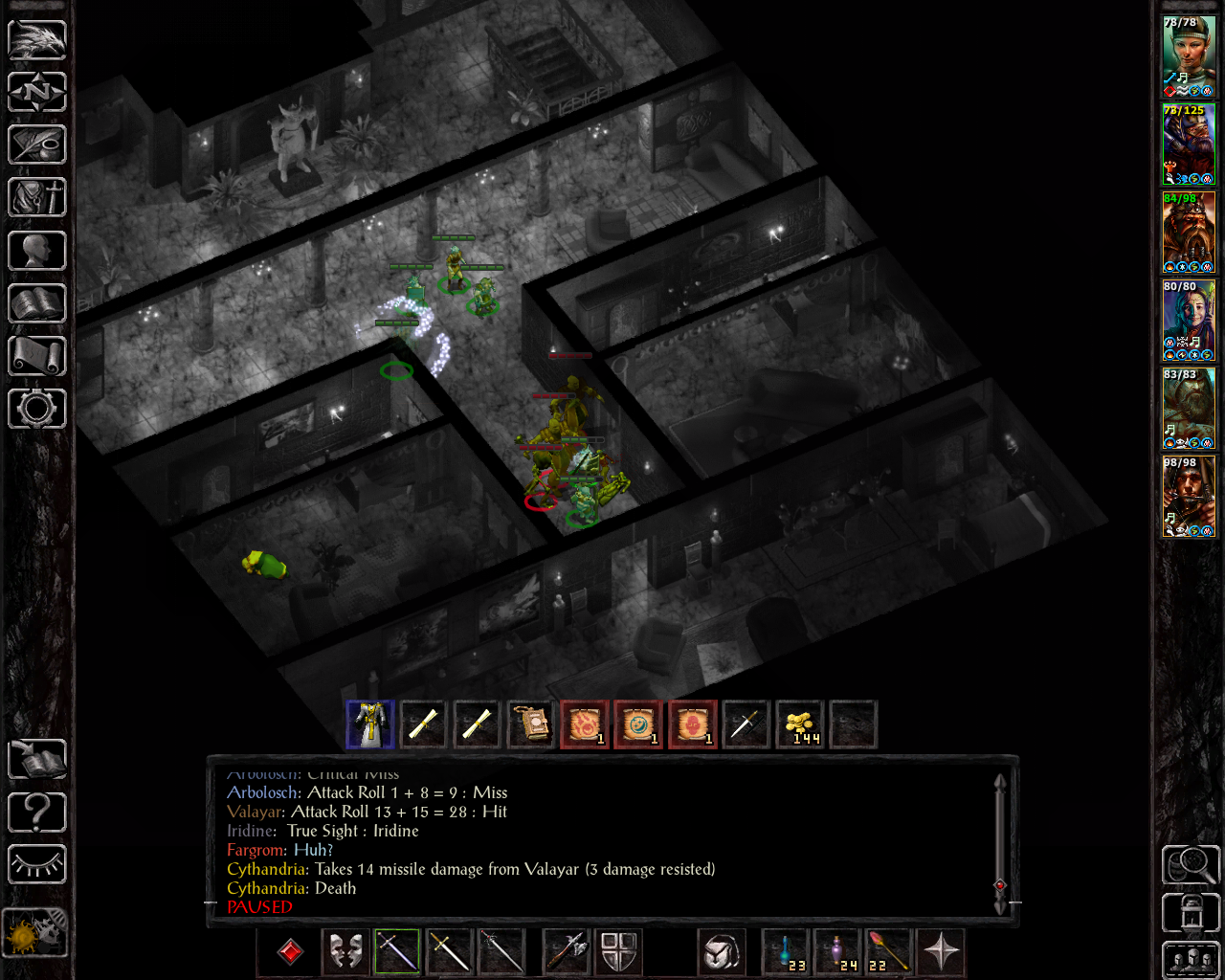Equip the highlighted blue longsword weapon slot
Image resolution: width=1225 pixels, height=980 pixels.
pyautogui.click(x=396, y=951)
